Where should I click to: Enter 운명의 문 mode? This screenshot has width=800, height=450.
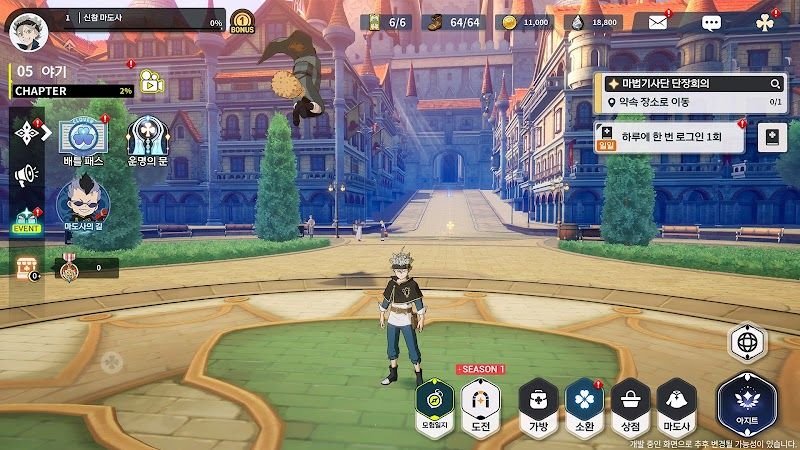[x=146, y=140]
